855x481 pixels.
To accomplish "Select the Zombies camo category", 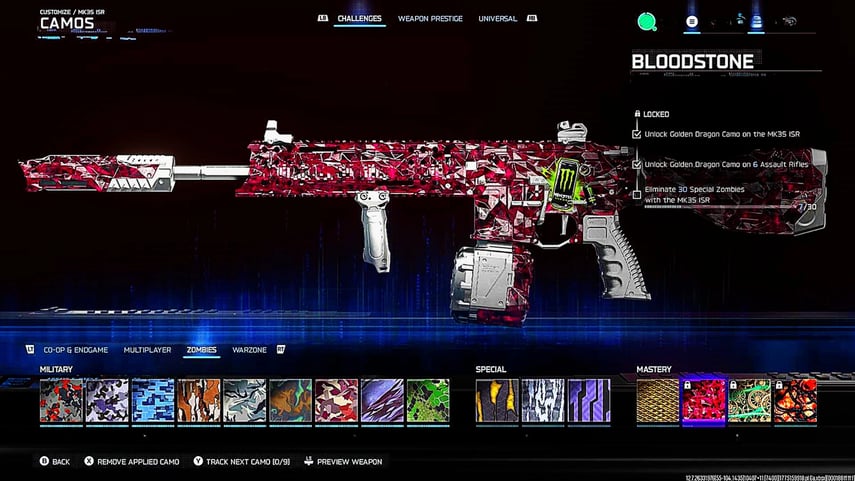I will (x=201, y=350).
